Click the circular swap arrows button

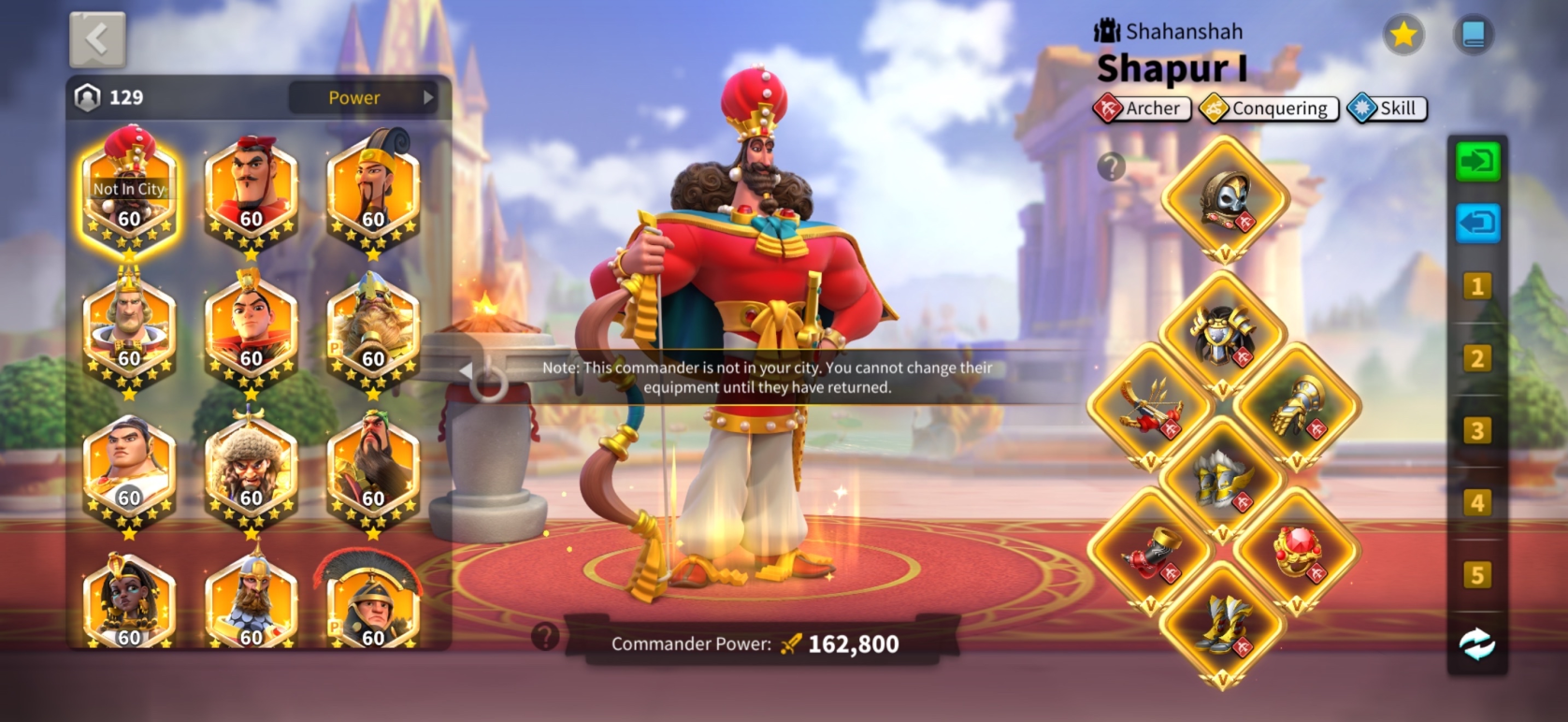pos(1477,644)
